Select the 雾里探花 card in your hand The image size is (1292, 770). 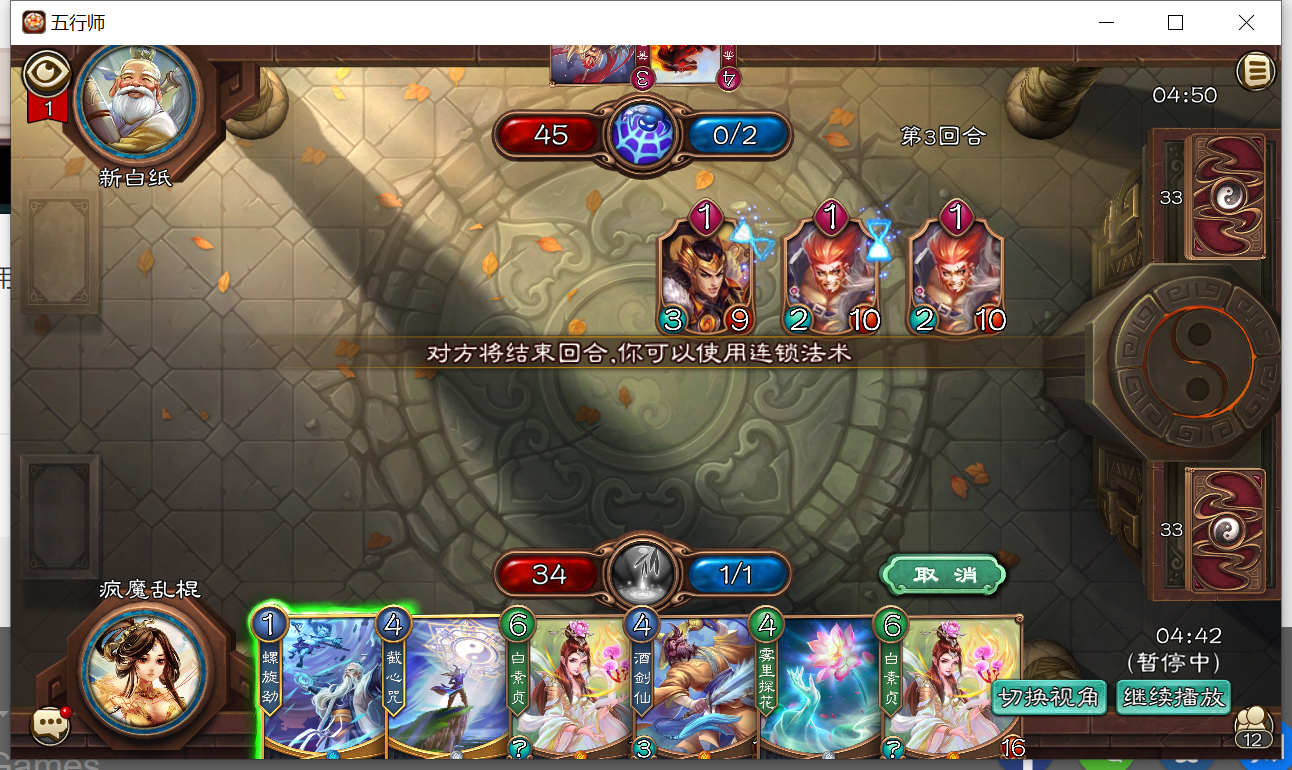(820, 690)
